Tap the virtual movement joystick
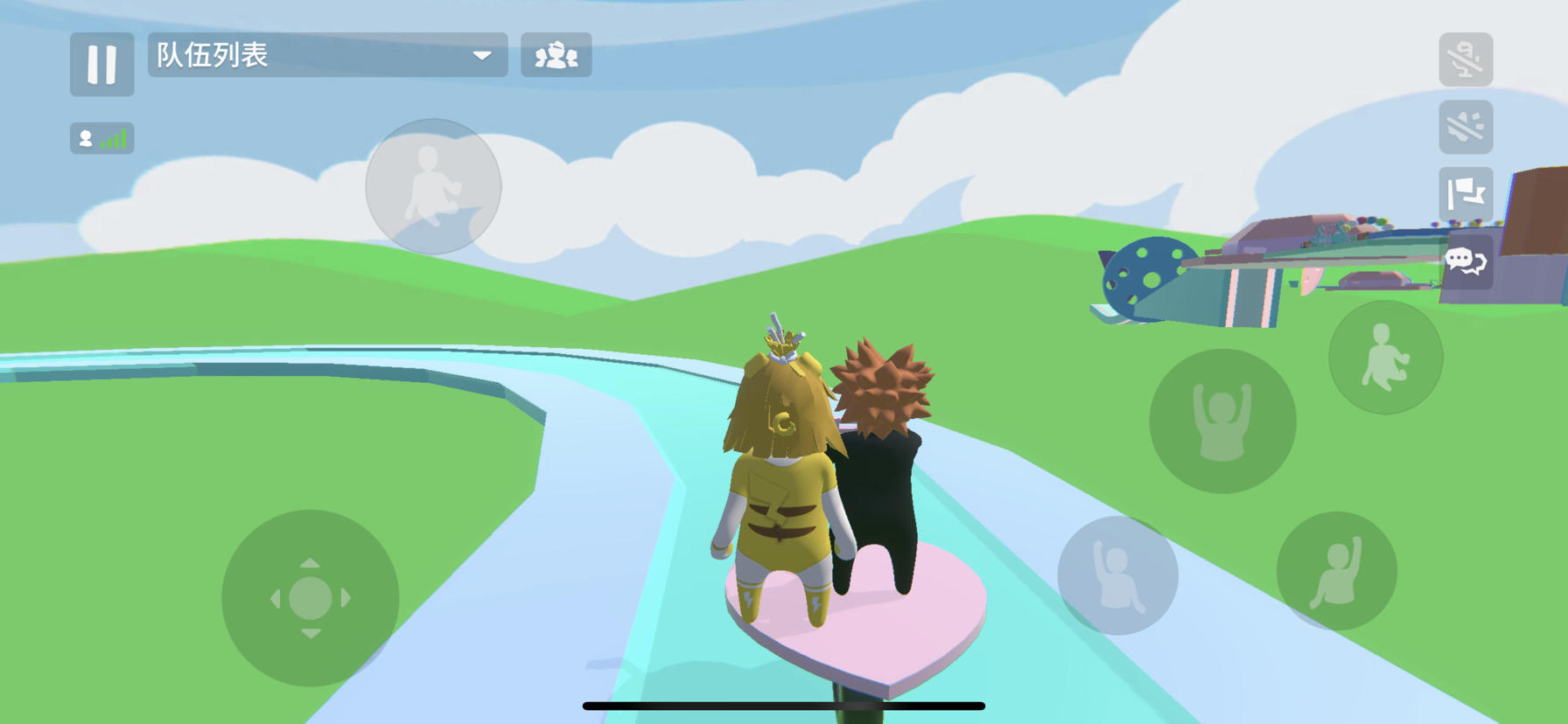The height and width of the screenshot is (724, 1568). 312,596
